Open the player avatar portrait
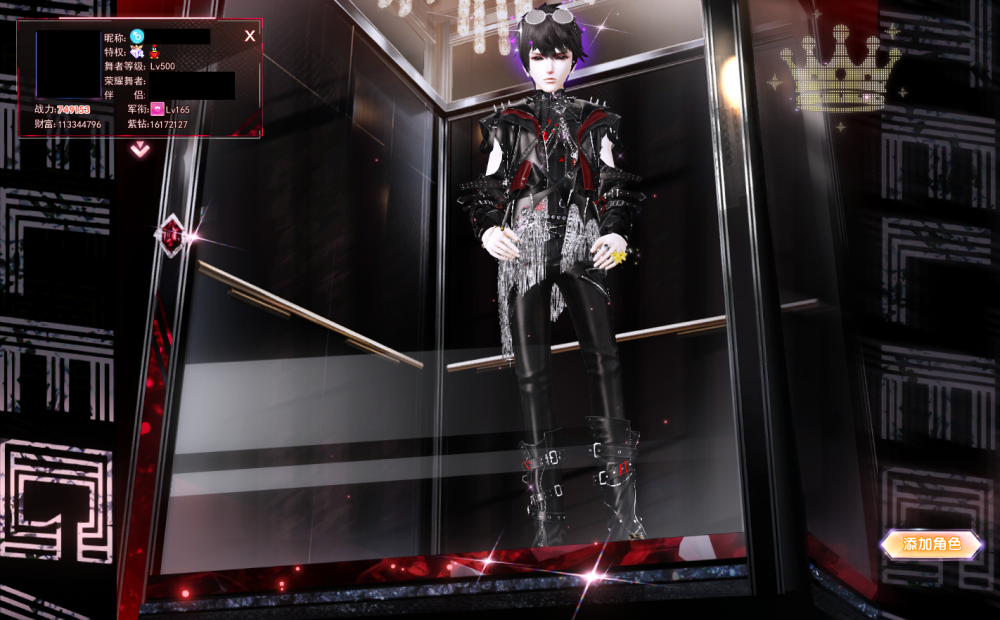Image resolution: width=1000 pixels, height=620 pixels. click(67, 64)
